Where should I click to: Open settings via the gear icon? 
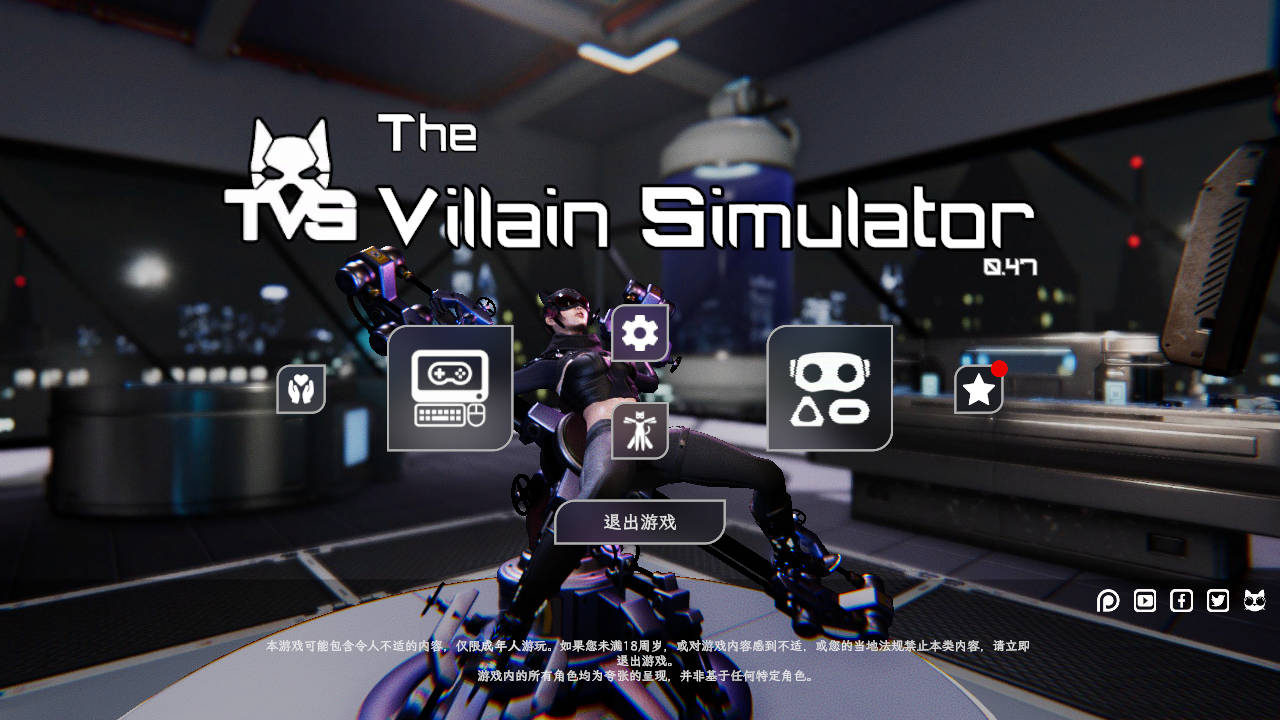[640, 330]
